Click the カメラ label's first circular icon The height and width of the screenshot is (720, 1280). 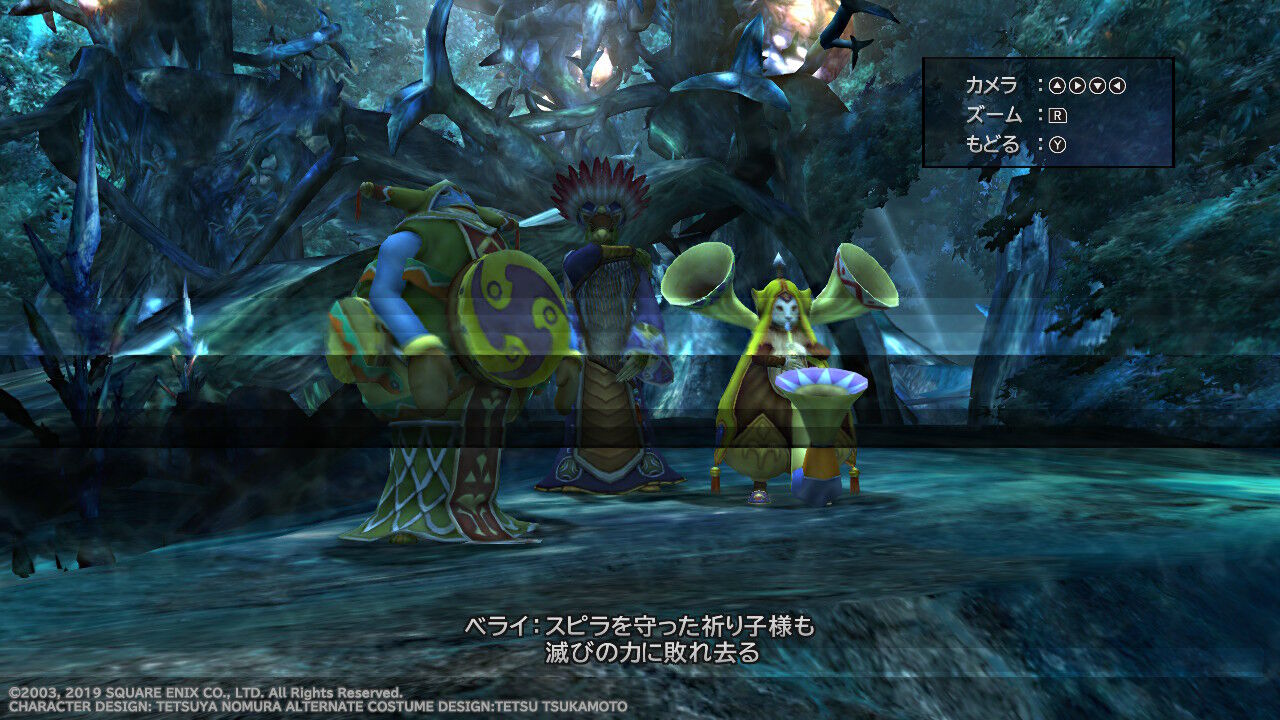pos(1058,86)
